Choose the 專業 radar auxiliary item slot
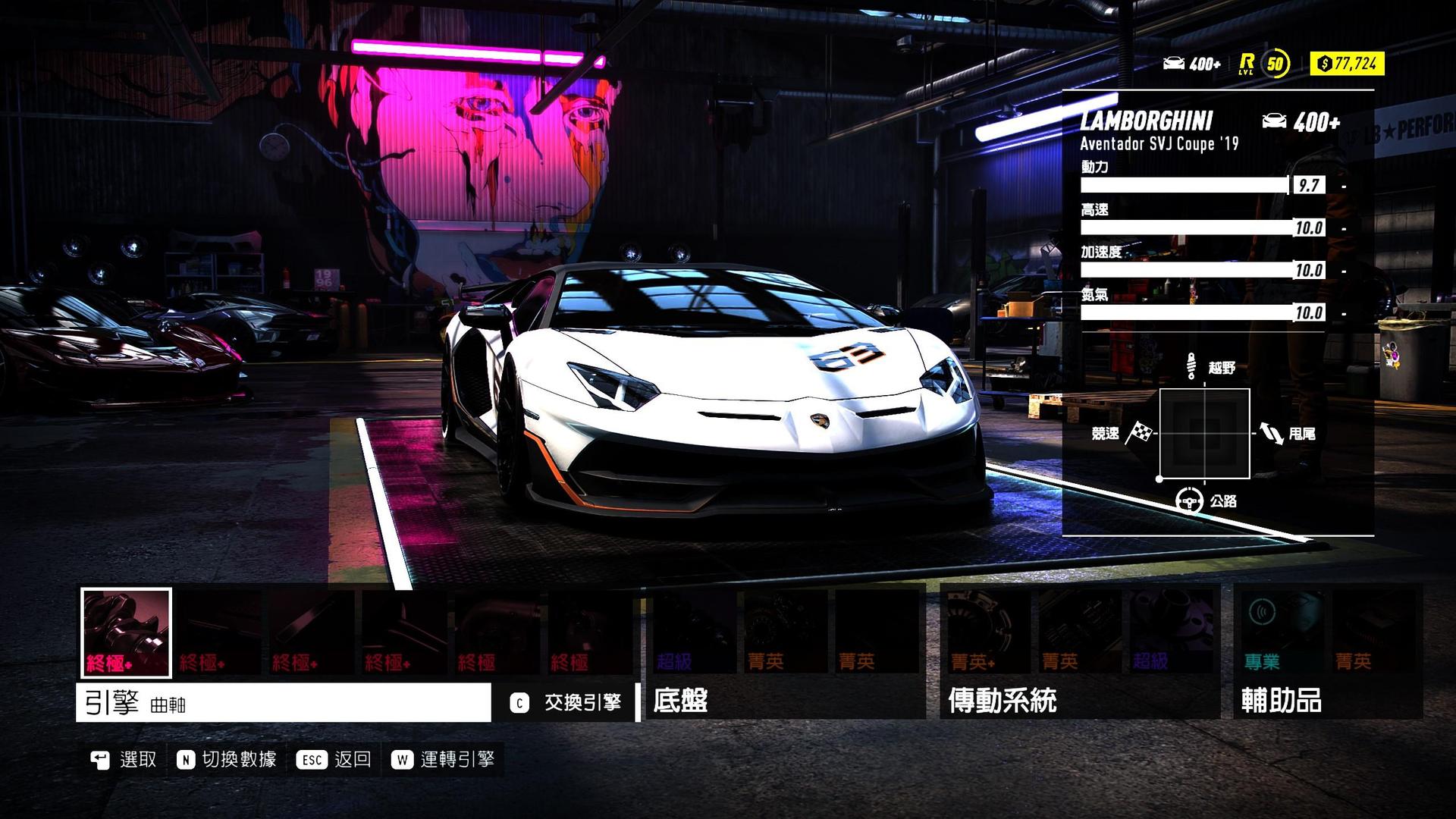 click(x=1282, y=632)
